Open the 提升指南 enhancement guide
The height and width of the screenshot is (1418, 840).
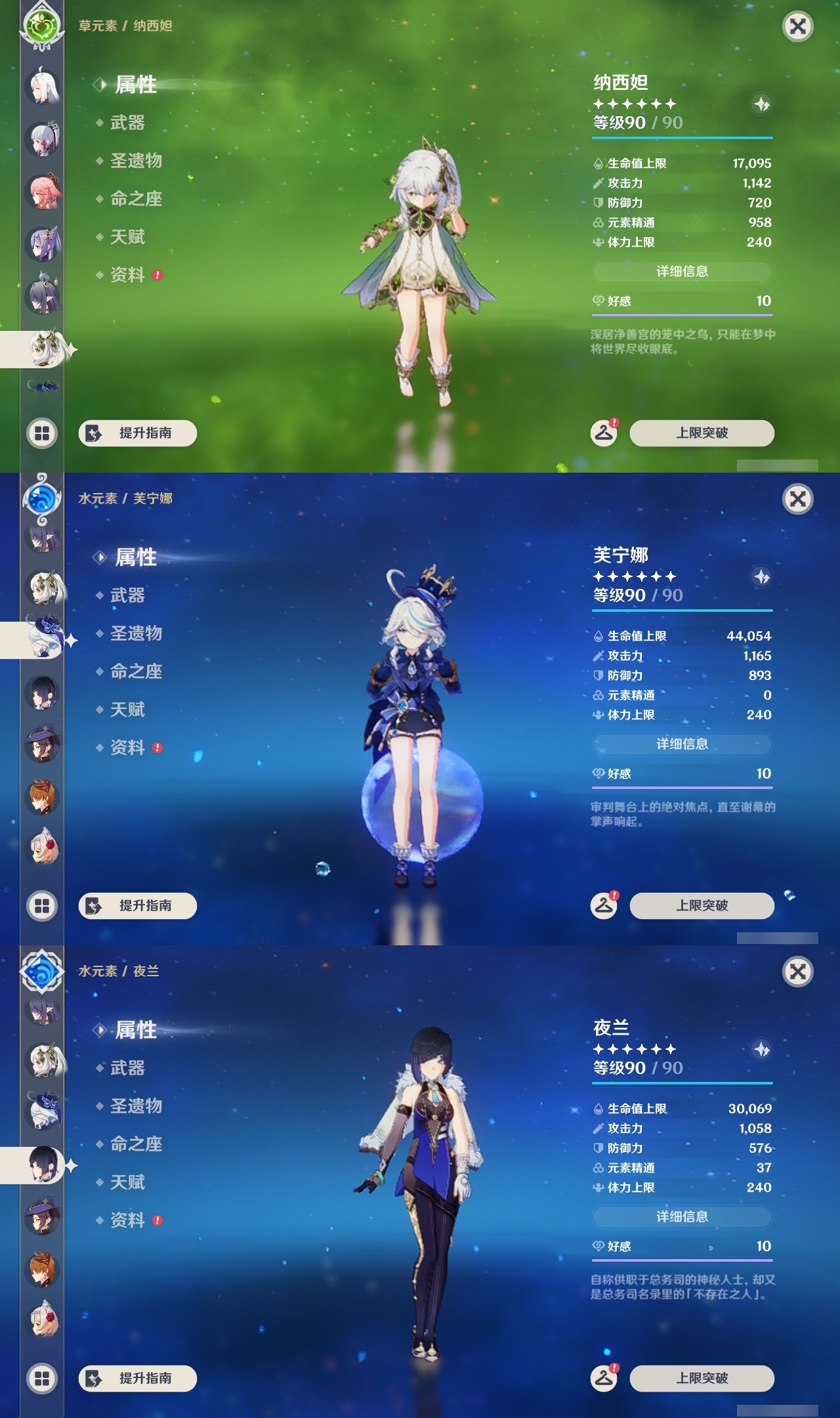pyautogui.click(x=136, y=433)
